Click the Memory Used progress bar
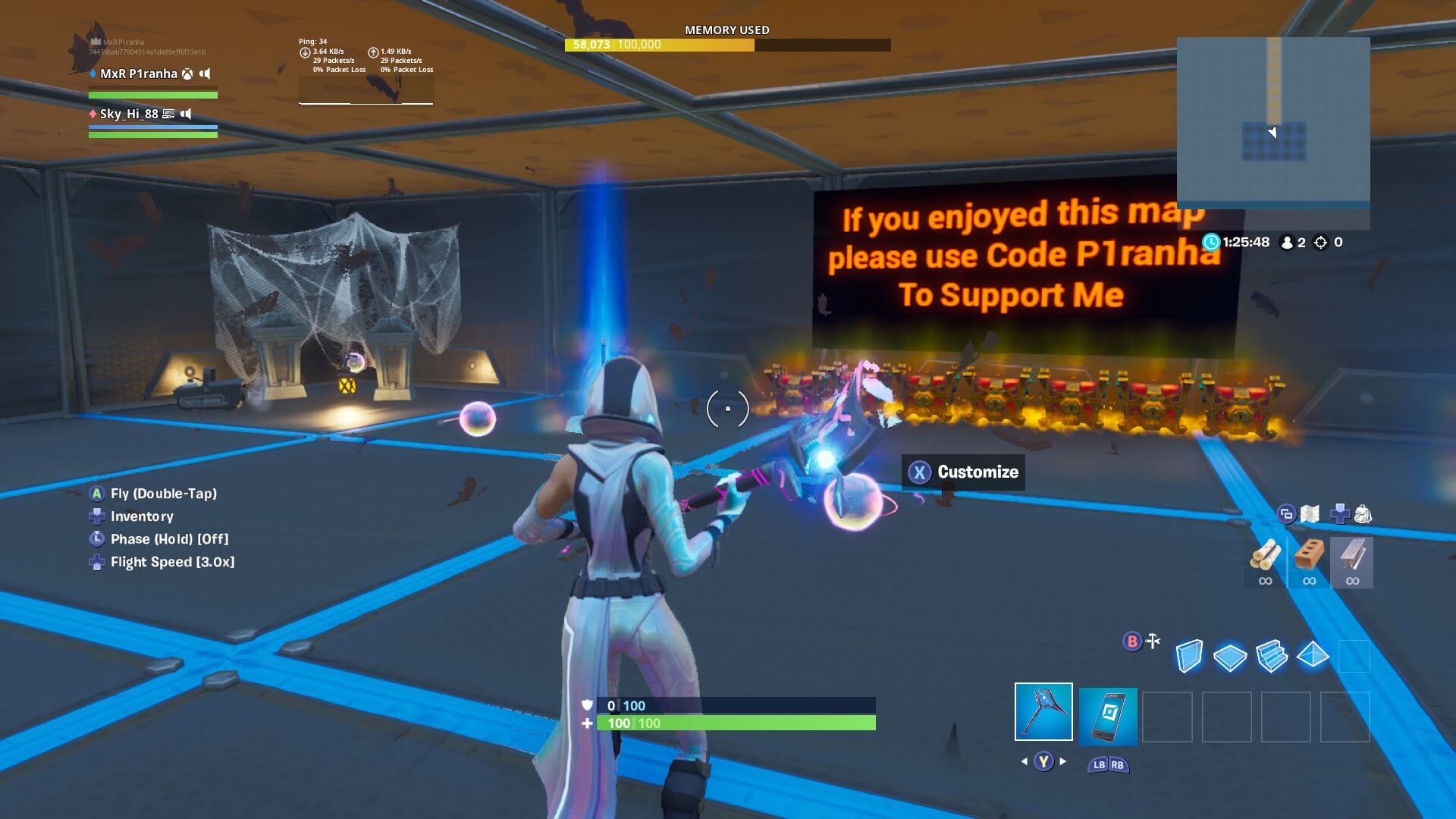Viewport: 1456px width, 819px height. click(728, 45)
